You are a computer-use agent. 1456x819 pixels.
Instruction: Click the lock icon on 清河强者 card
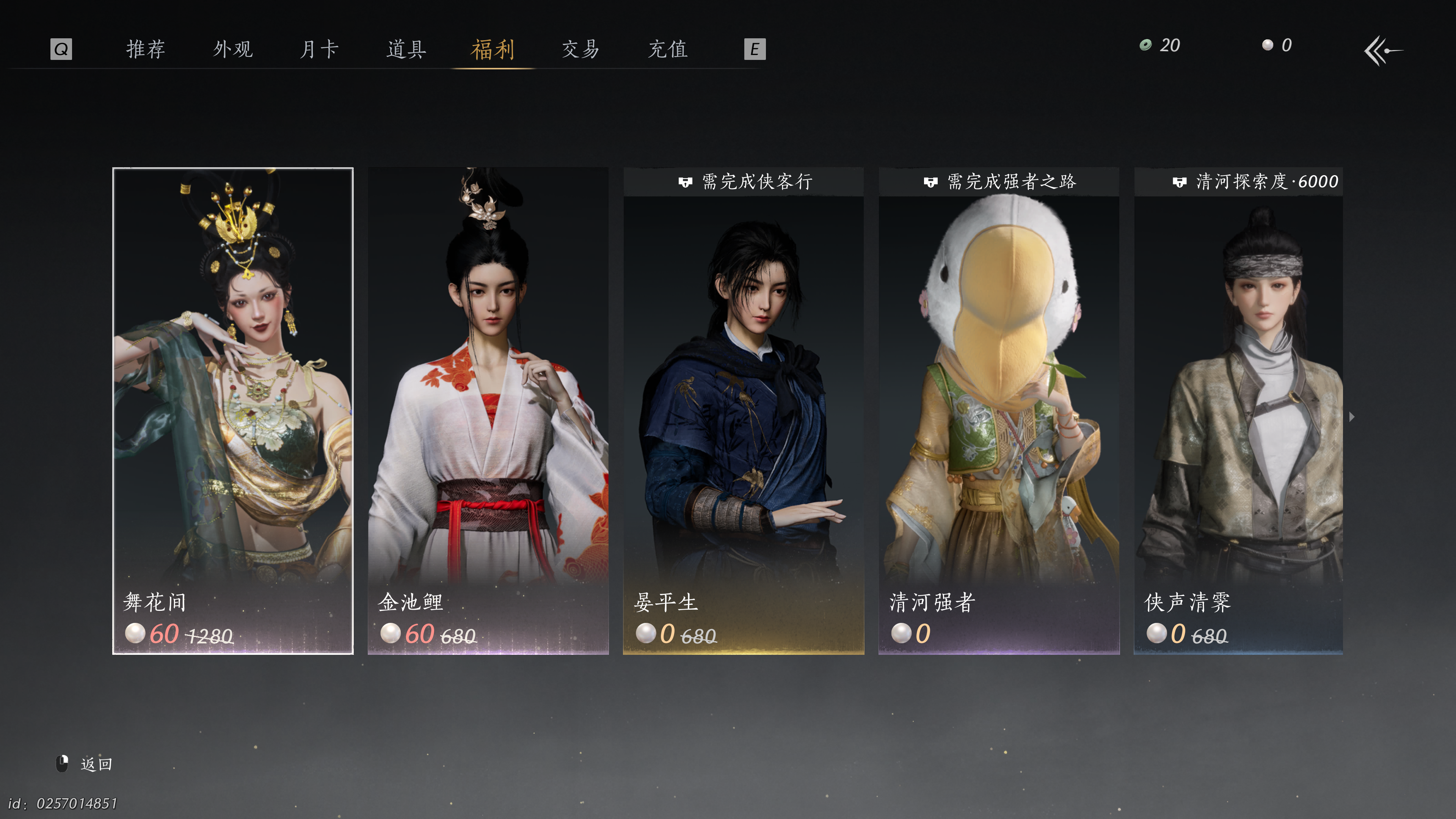(930, 182)
